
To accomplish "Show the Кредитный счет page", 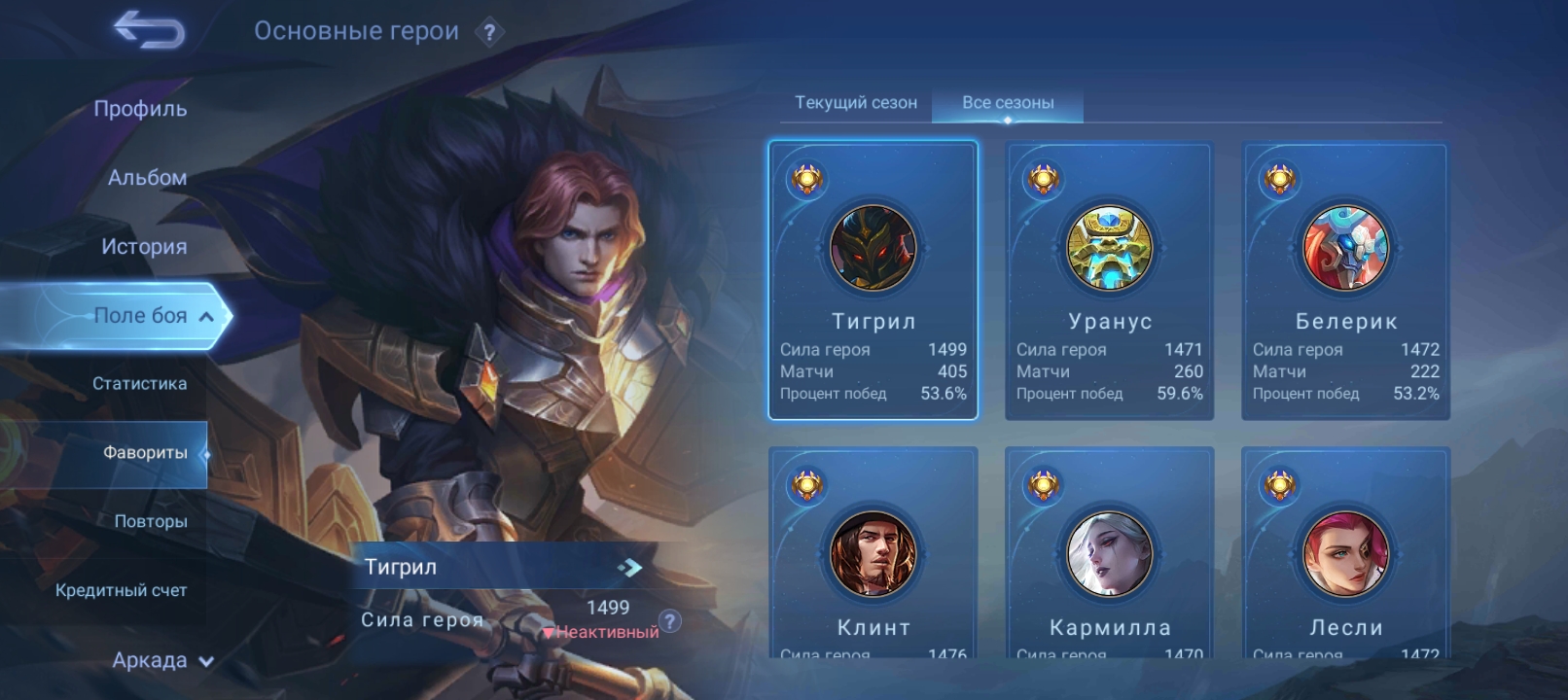I will click(x=121, y=590).
